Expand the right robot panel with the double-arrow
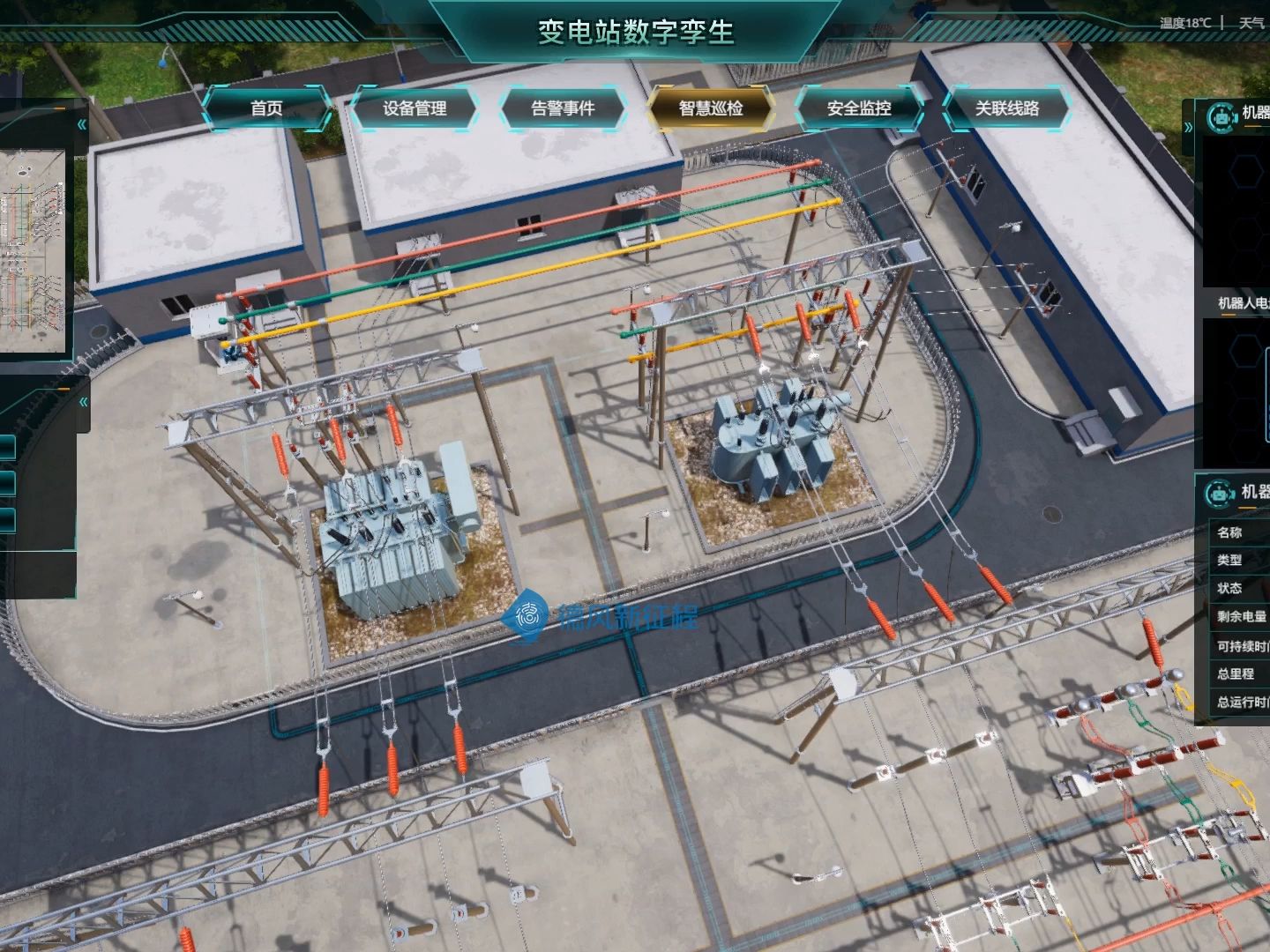Image resolution: width=1270 pixels, height=952 pixels. pos(1188,127)
